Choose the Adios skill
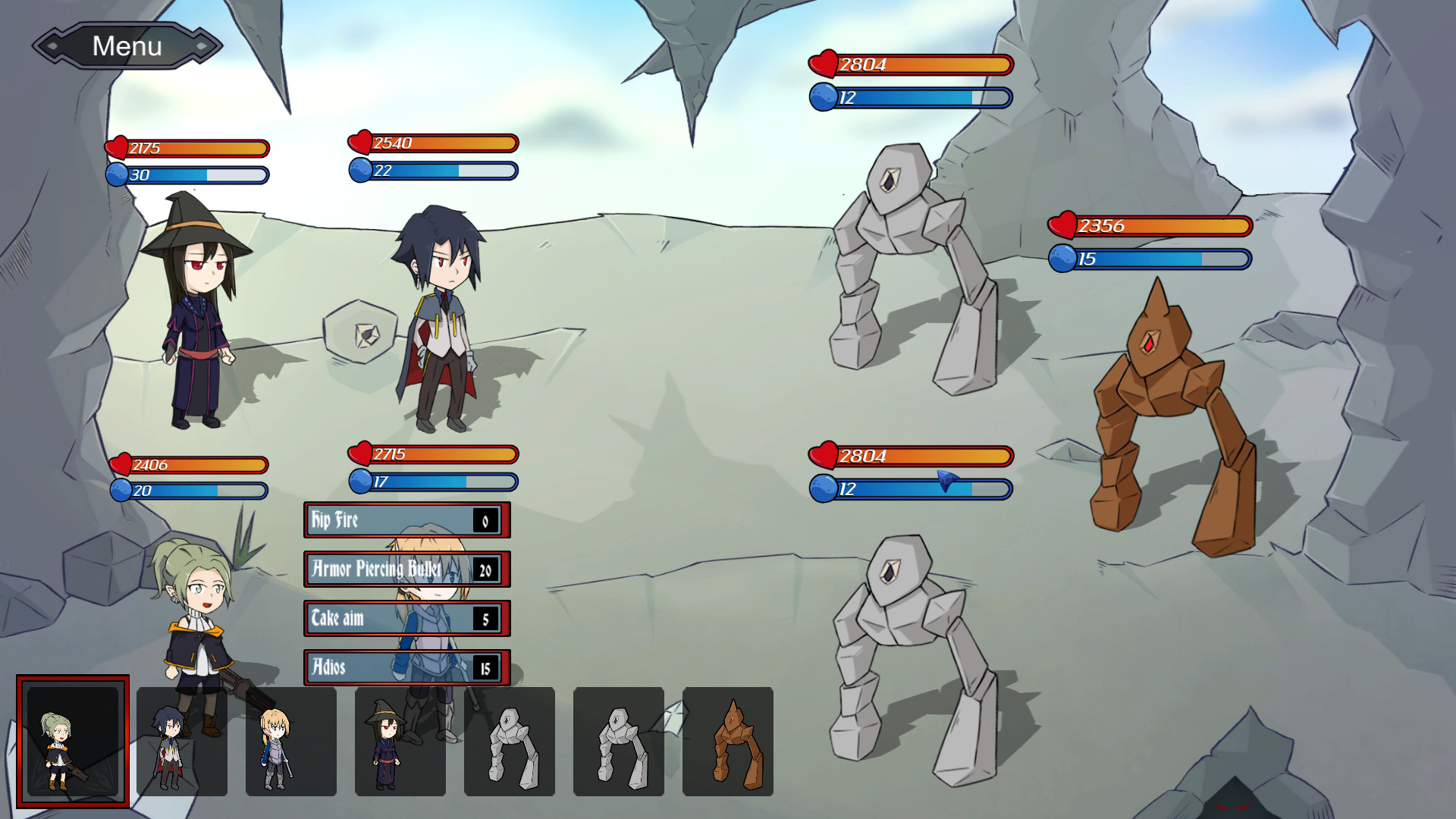The height and width of the screenshot is (819, 1456). [406, 668]
